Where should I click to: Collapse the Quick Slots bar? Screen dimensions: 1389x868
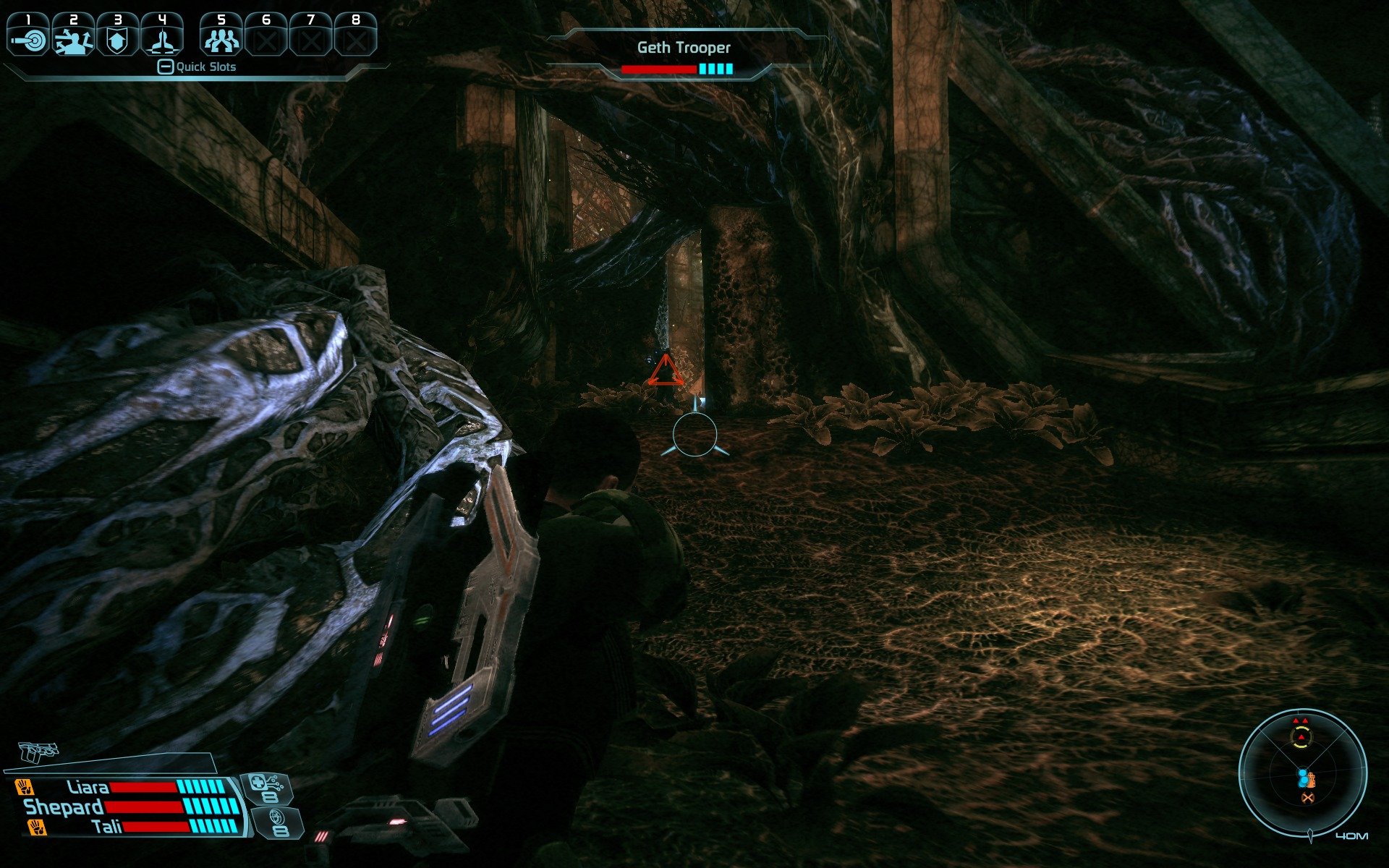click(x=166, y=67)
